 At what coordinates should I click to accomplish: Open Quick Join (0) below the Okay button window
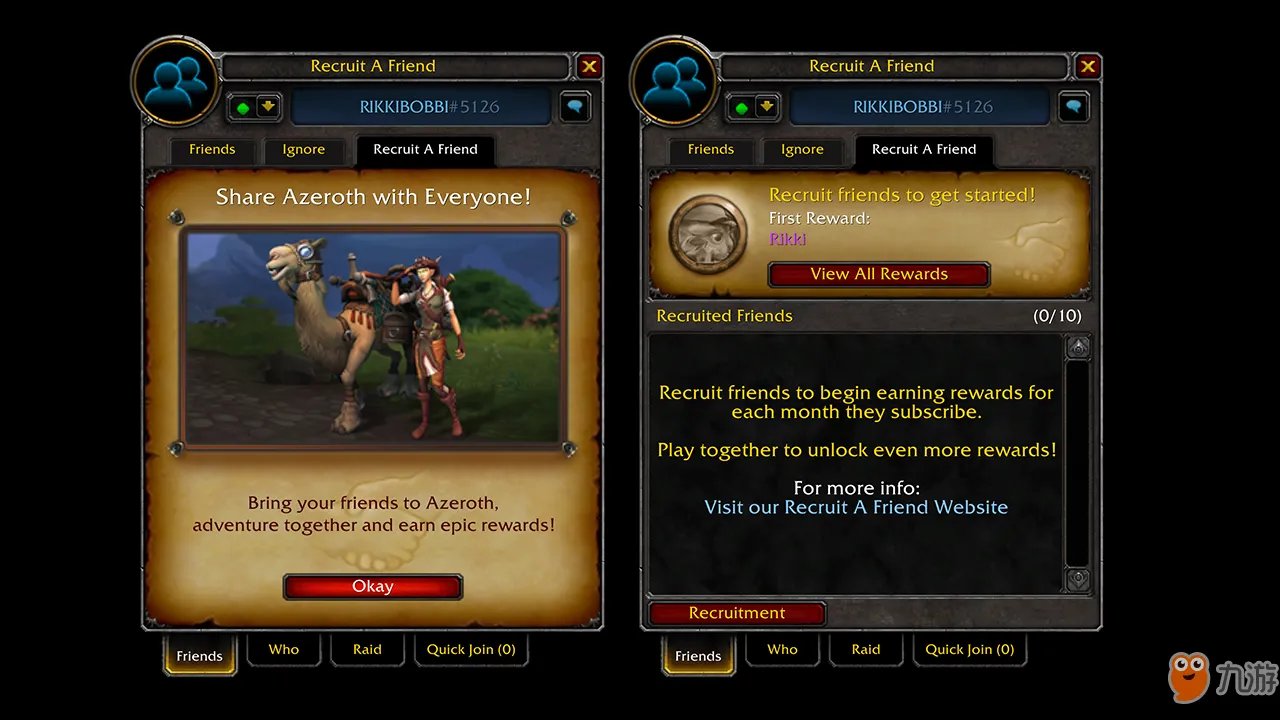471,650
